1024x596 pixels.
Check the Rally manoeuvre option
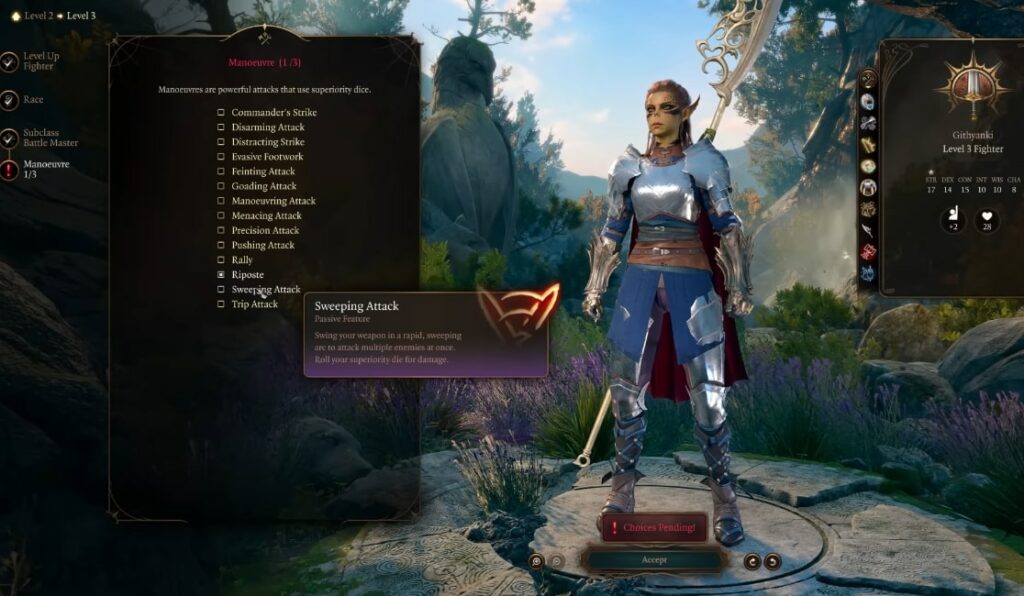[221, 260]
